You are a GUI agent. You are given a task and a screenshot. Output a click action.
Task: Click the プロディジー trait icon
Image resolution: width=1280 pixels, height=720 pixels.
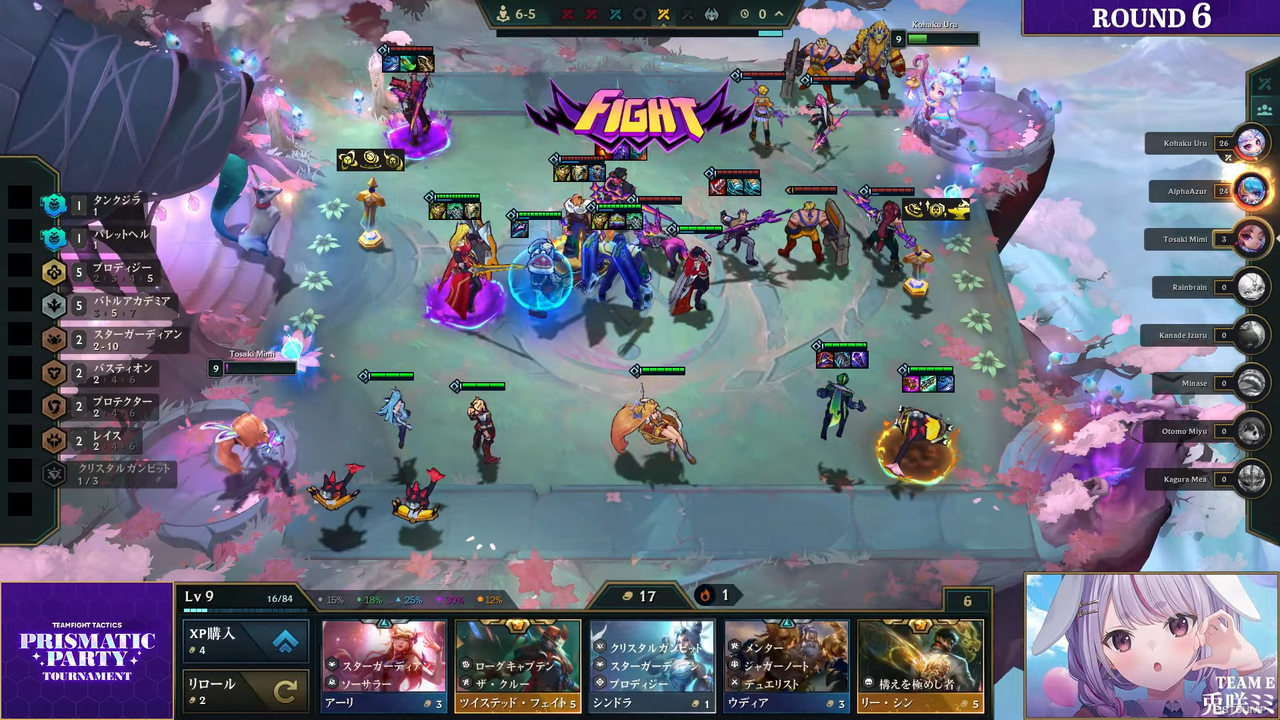54,270
